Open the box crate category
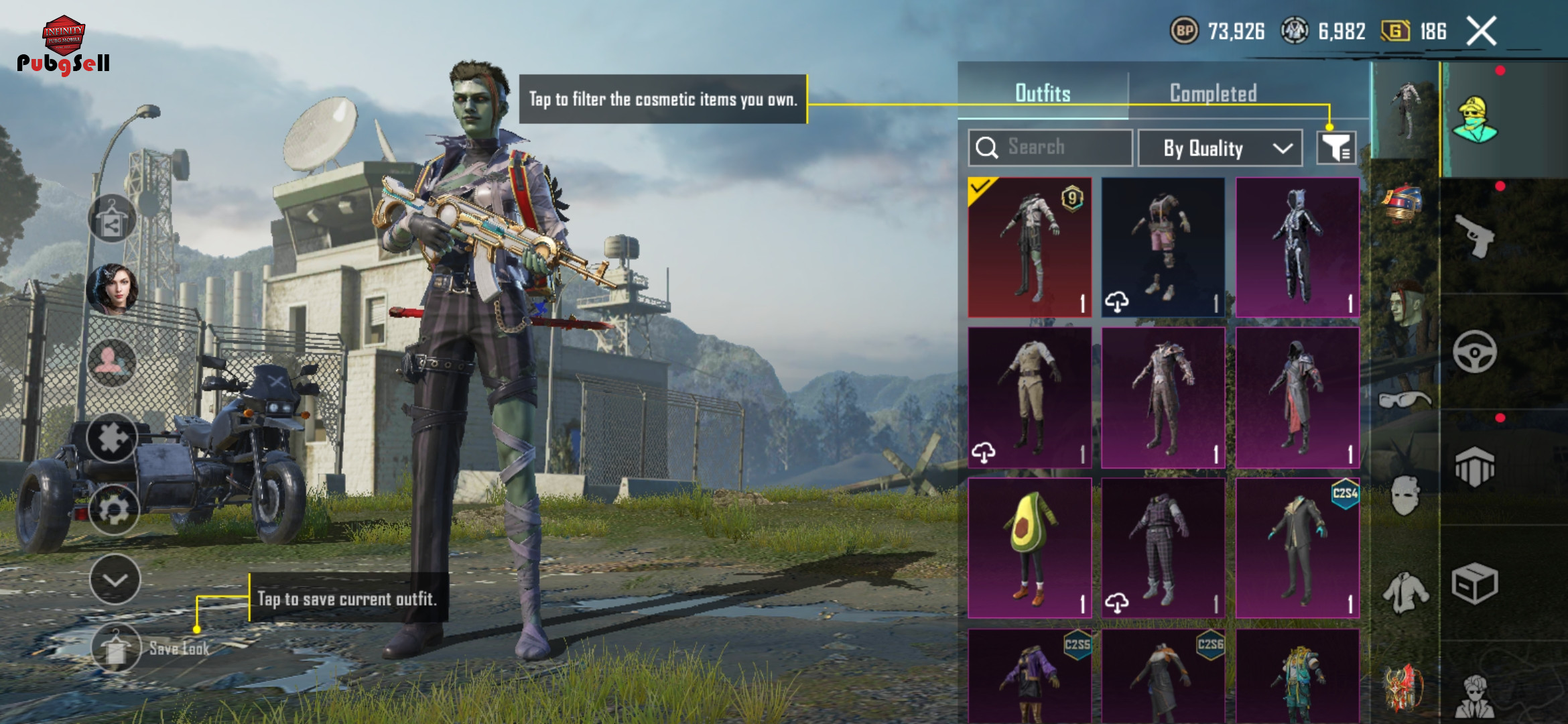 [1475, 583]
